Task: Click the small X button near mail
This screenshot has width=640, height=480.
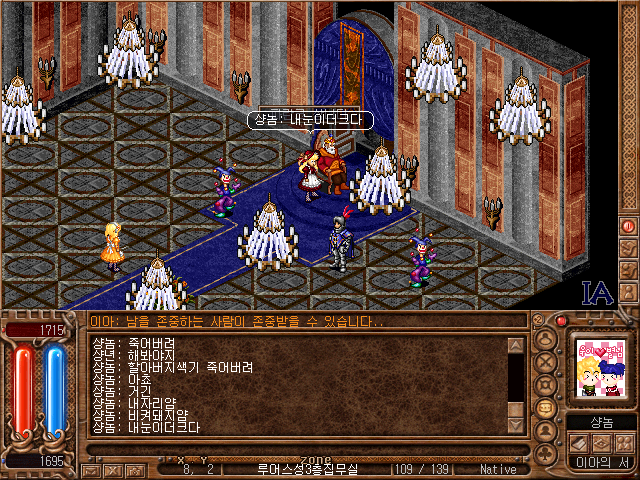Action: coord(113,469)
